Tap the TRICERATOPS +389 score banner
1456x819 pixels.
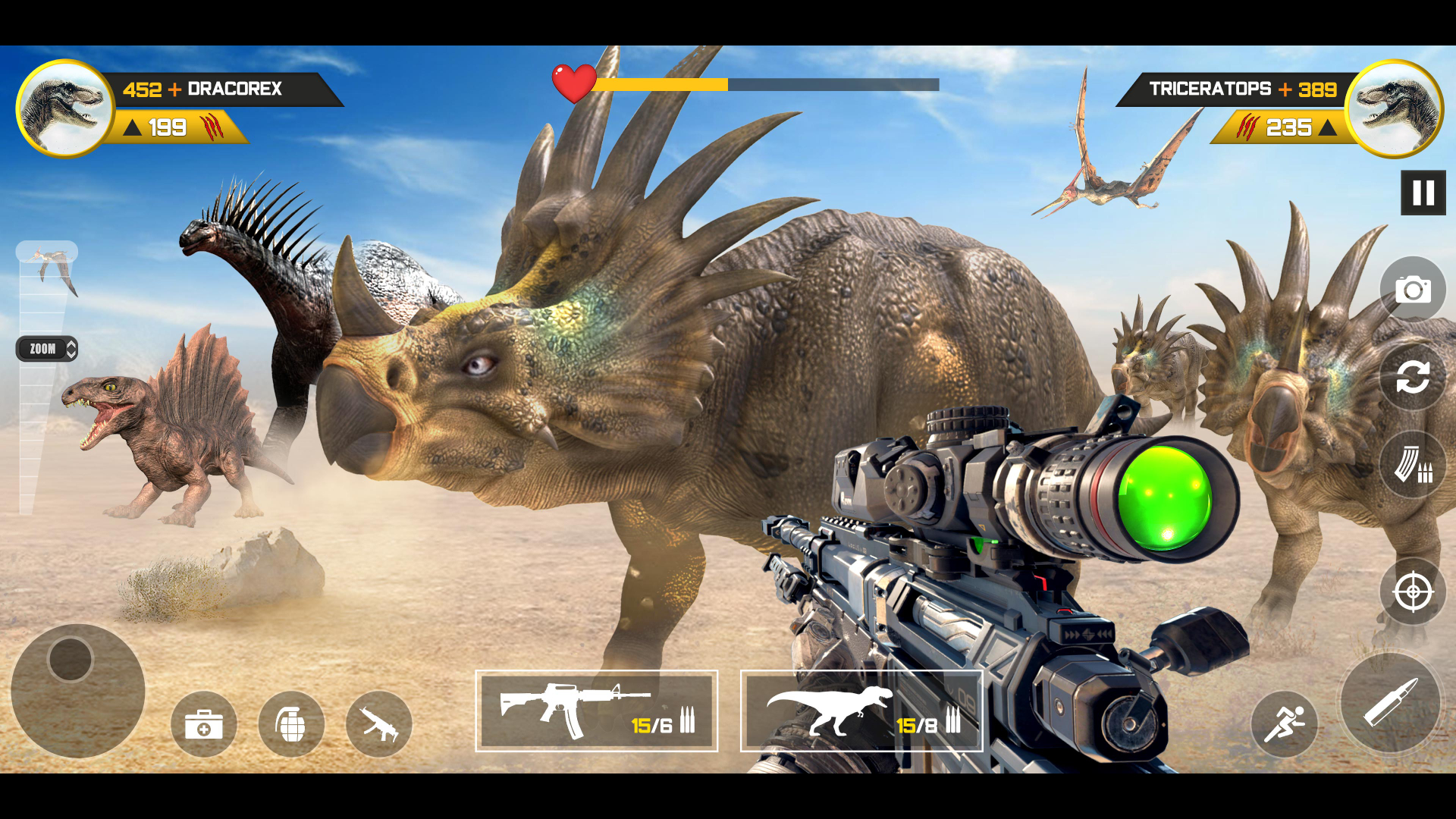click(1244, 89)
